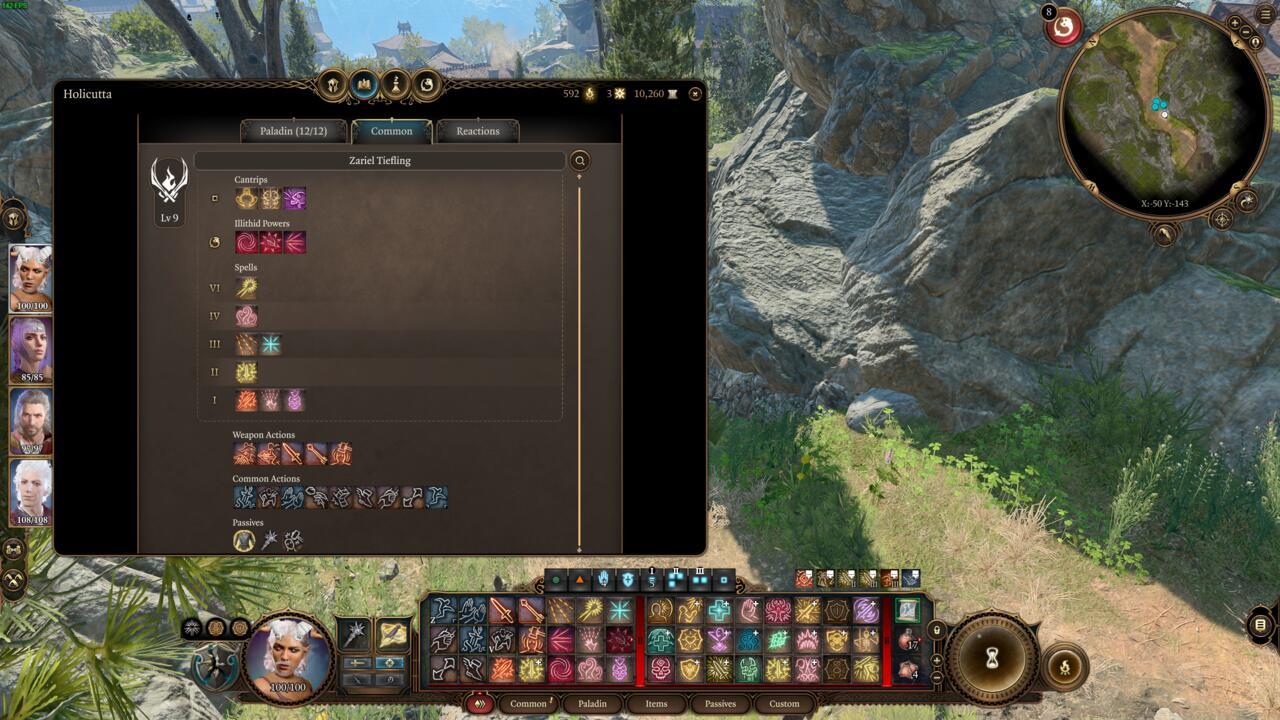Open the helmet equipment view icon

tap(333, 85)
